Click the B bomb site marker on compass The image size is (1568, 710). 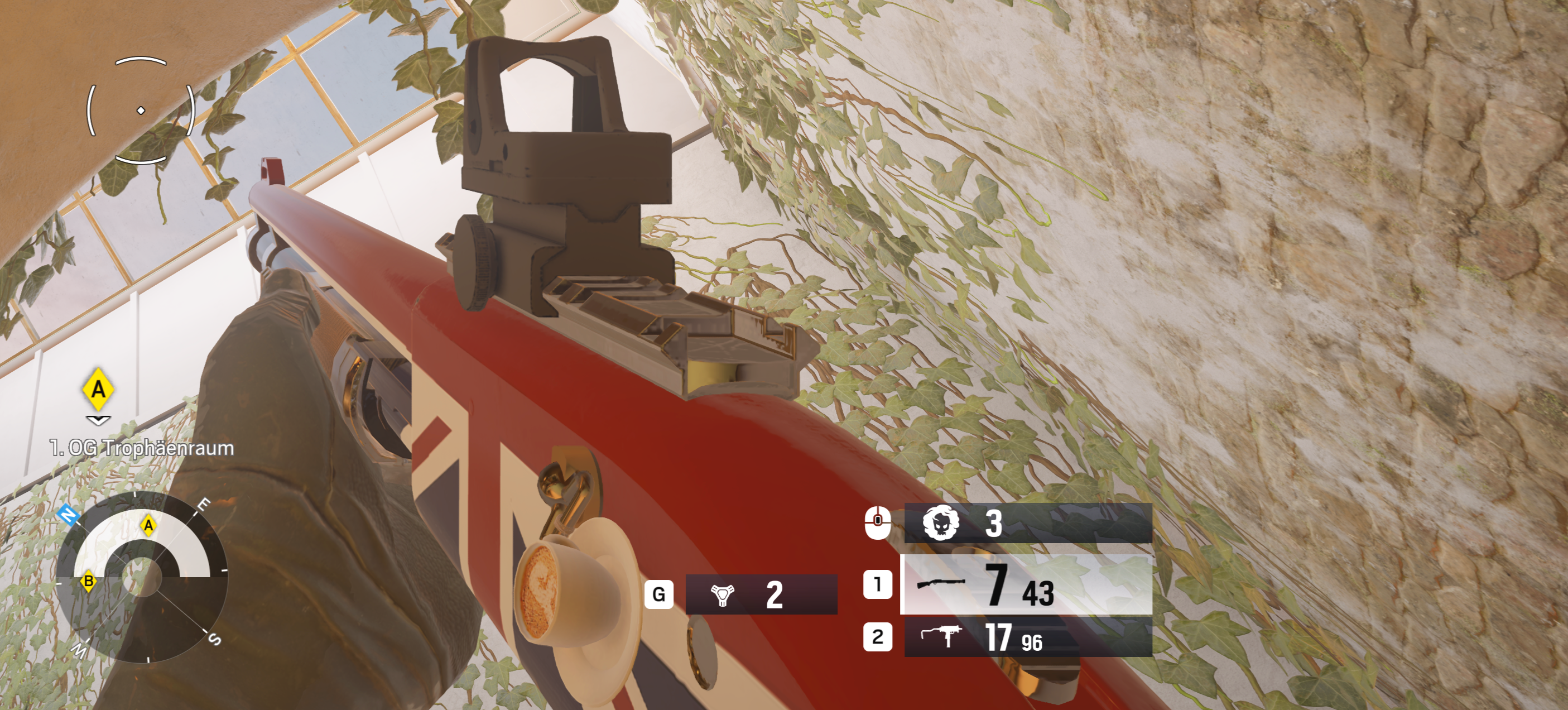point(89,581)
